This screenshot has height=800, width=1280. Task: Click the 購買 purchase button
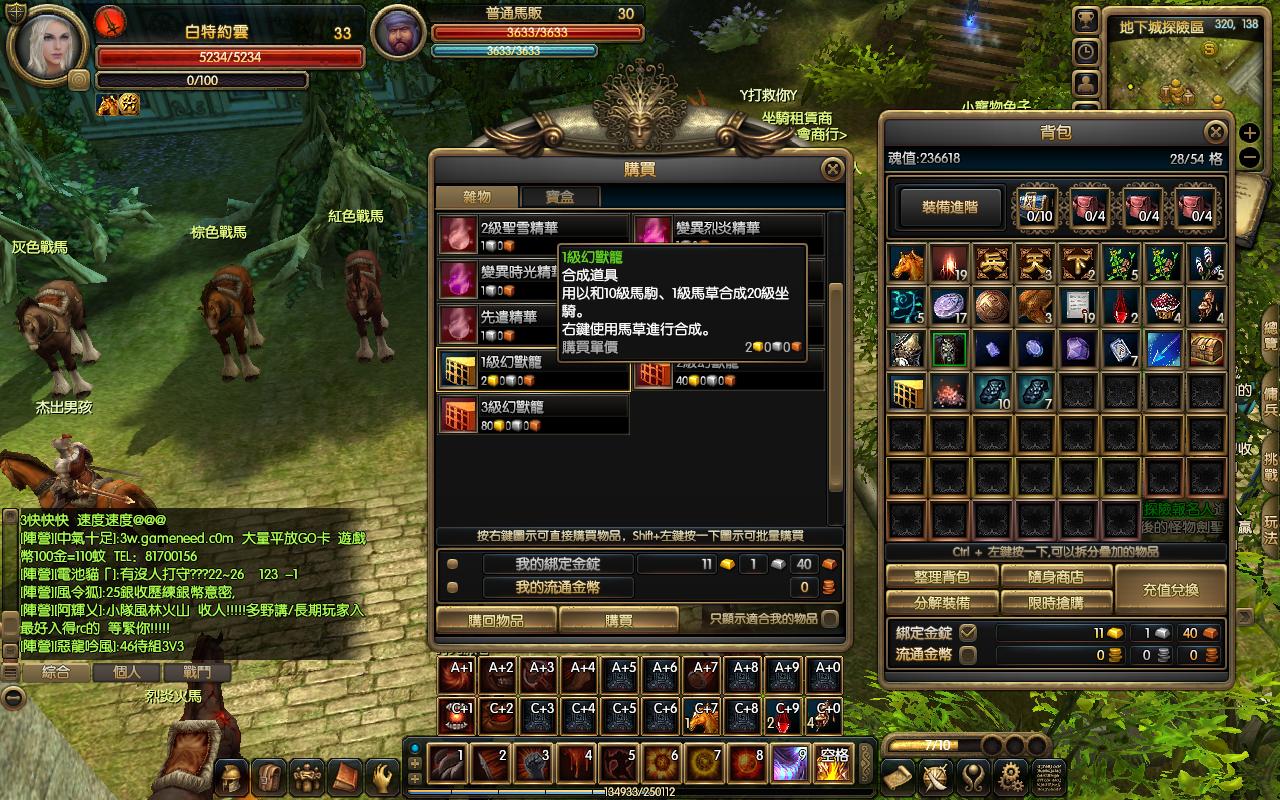pyautogui.click(x=618, y=620)
